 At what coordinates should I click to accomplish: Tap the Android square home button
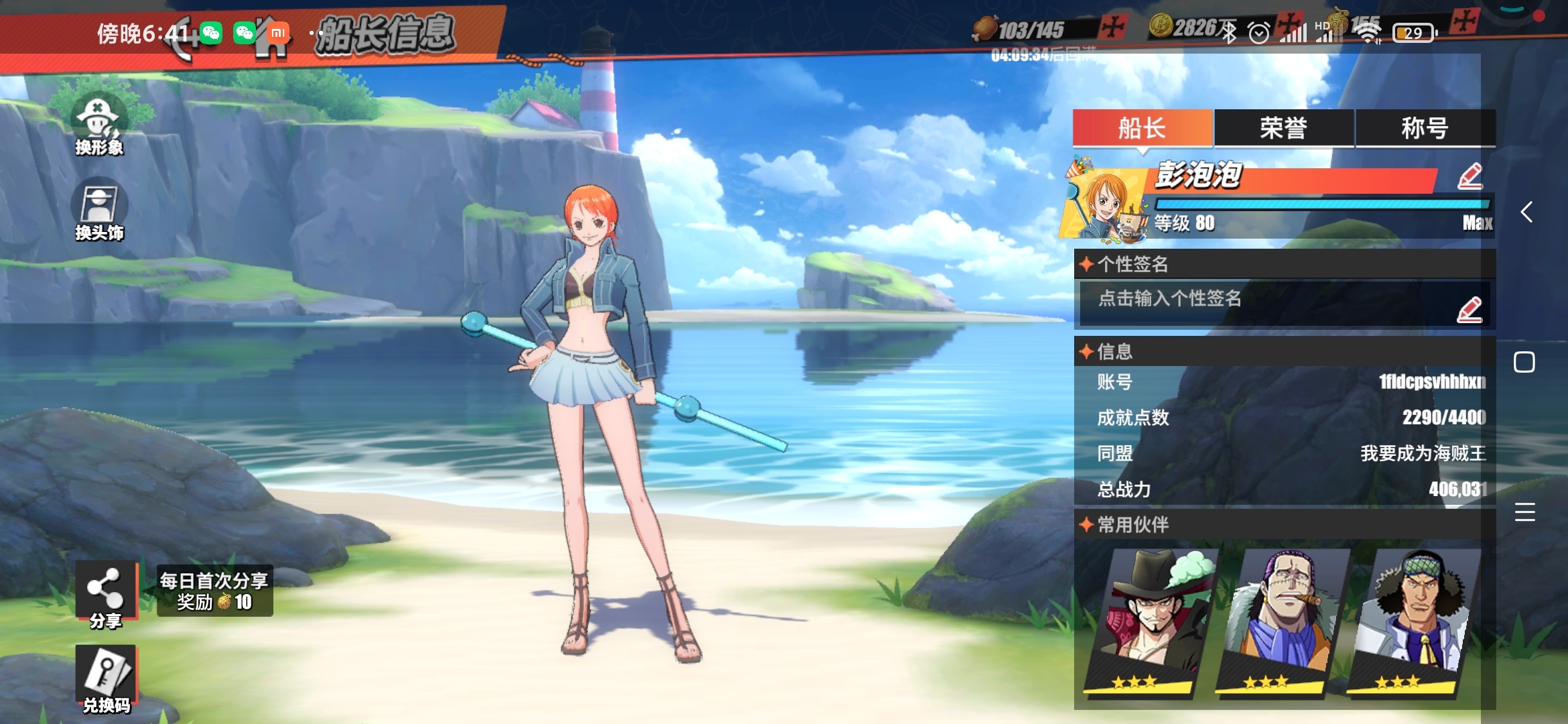pyautogui.click(x=1524, y=362)
